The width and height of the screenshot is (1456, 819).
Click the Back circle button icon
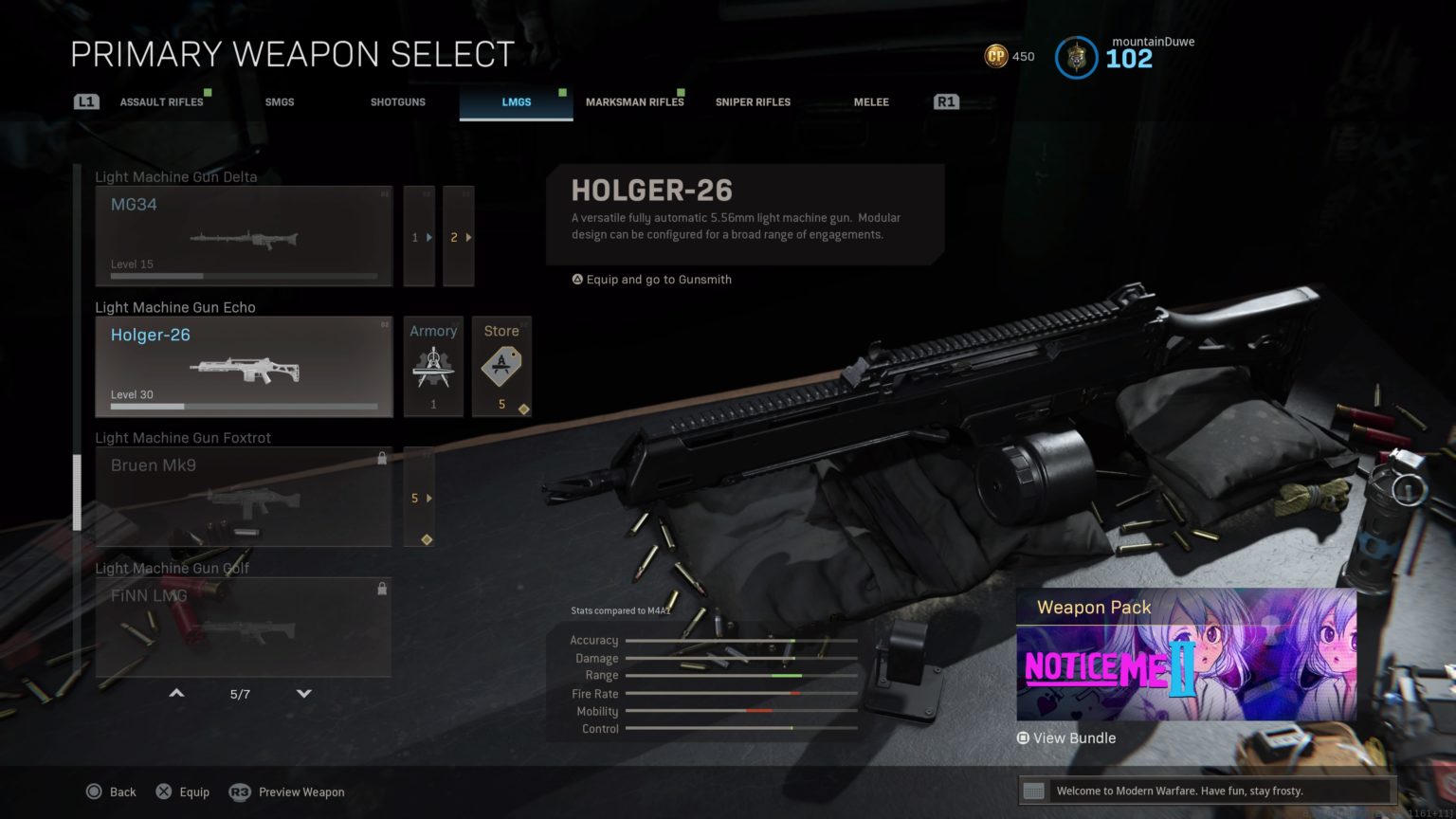[x=94, y=792]
